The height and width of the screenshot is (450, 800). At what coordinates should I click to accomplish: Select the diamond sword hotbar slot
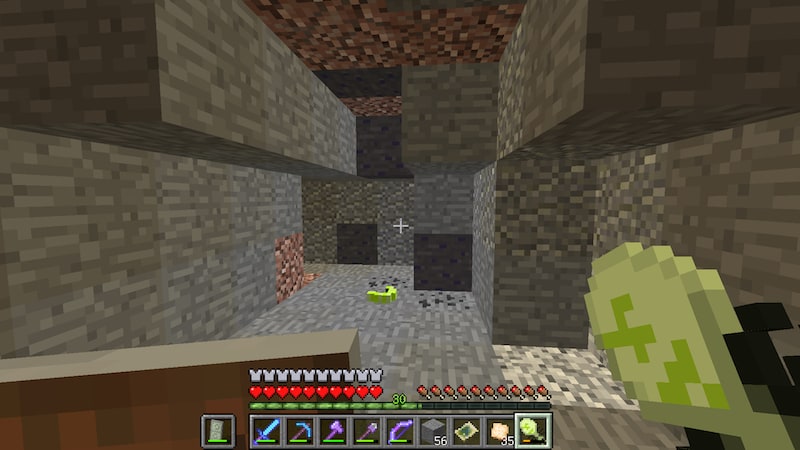click(266, 432)
